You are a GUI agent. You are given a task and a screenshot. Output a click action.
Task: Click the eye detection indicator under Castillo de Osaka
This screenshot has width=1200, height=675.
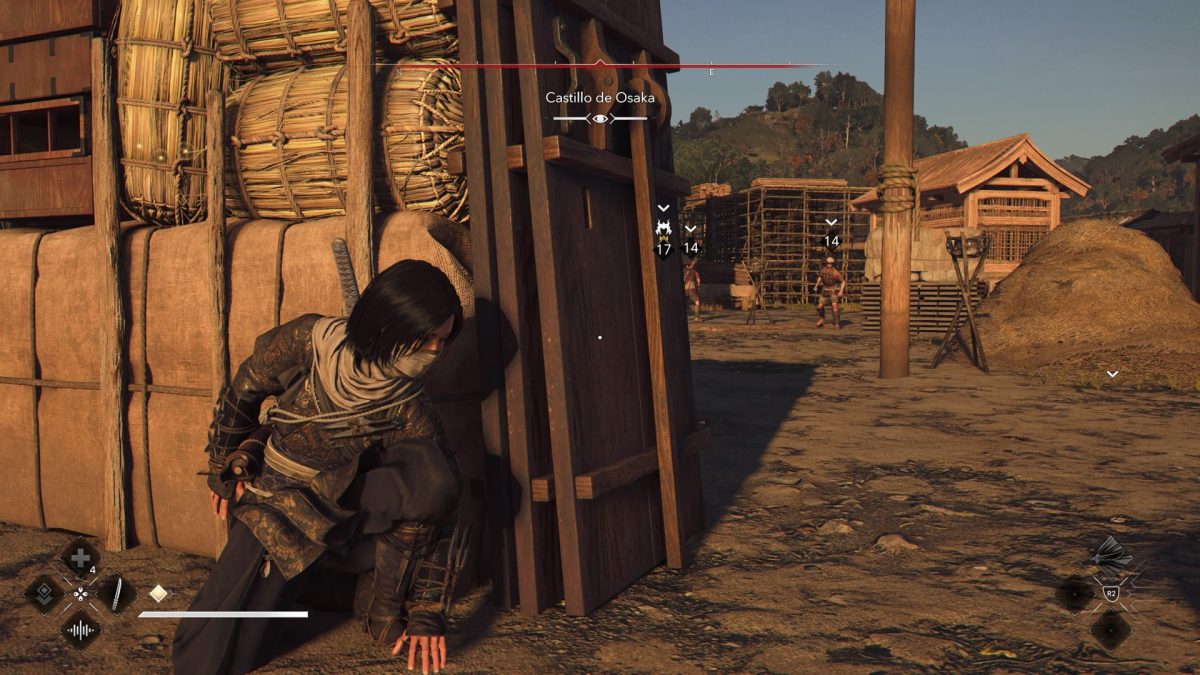point(600,119)
